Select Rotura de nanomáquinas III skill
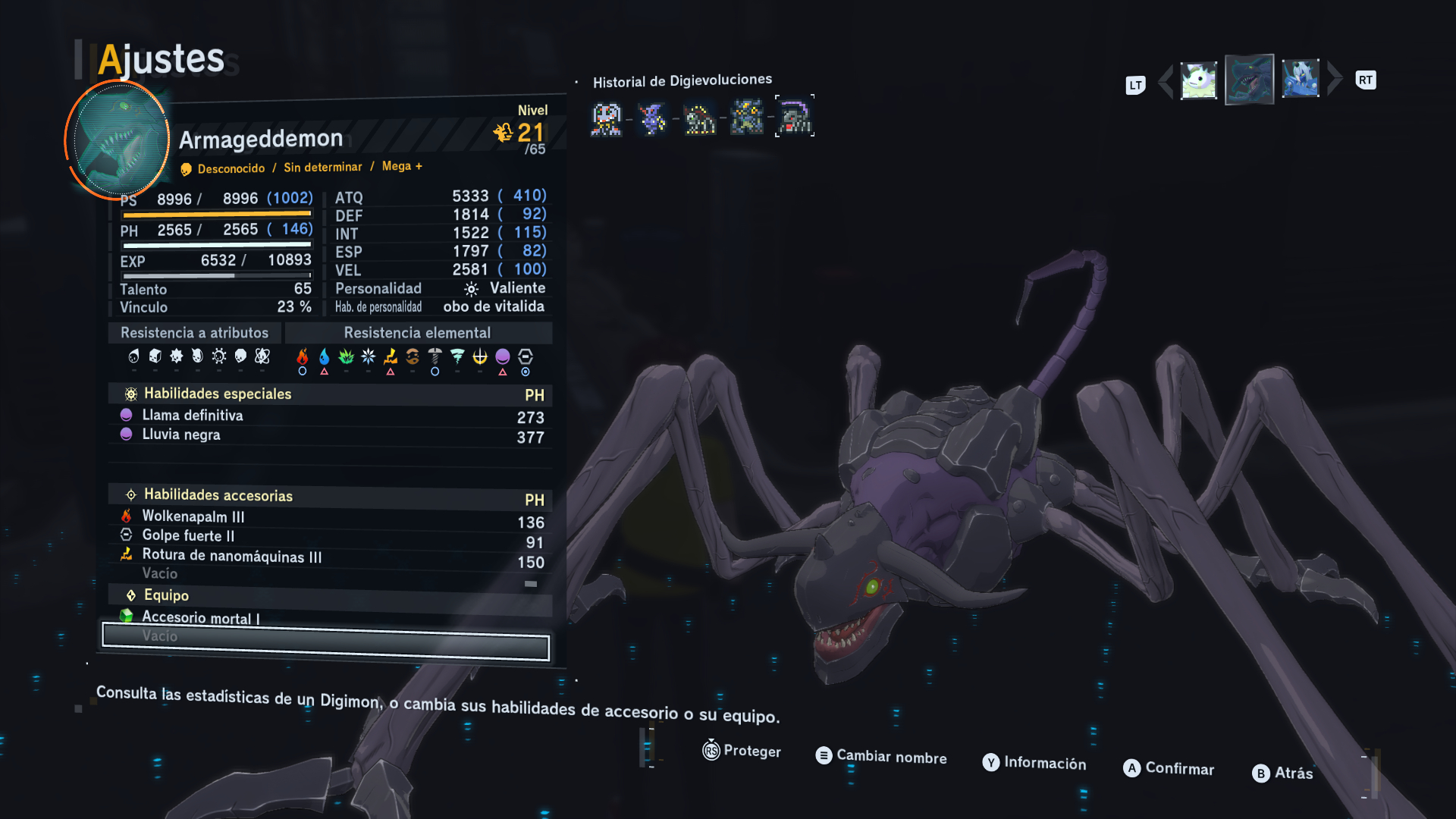 (231, 556)
